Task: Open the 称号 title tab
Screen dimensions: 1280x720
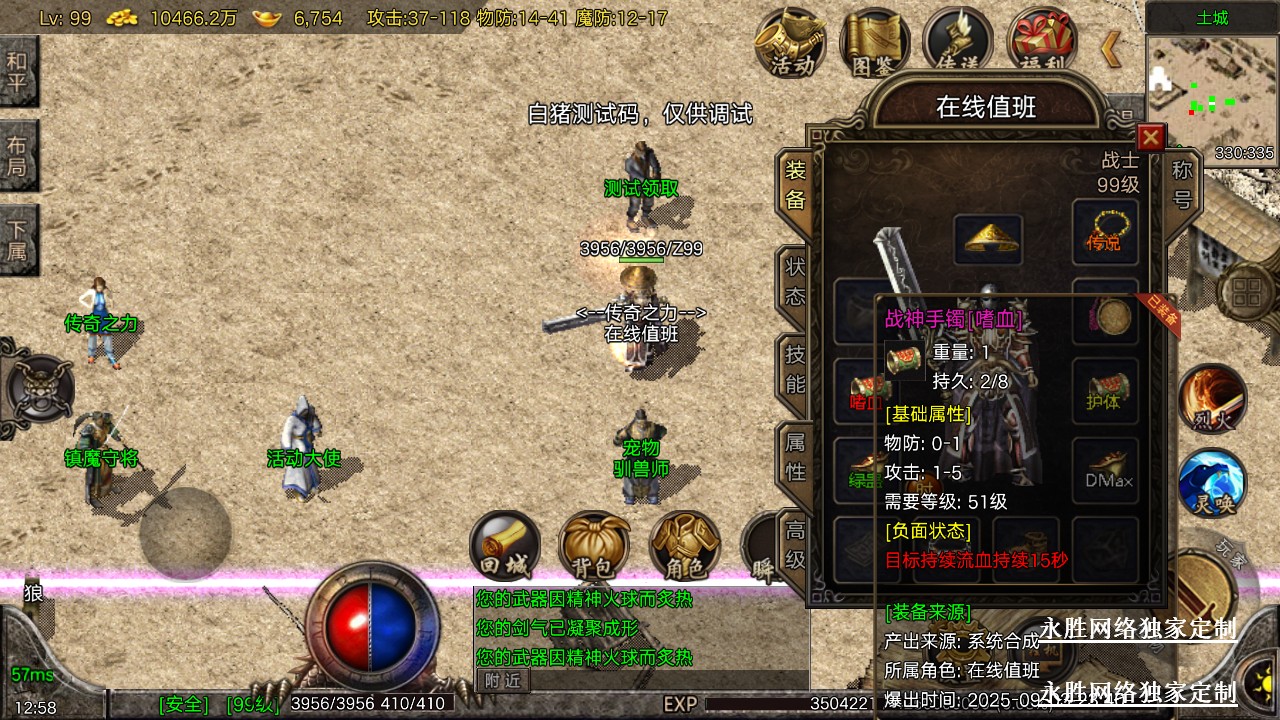Action: pyautogui.click(x=1182, y=184)
